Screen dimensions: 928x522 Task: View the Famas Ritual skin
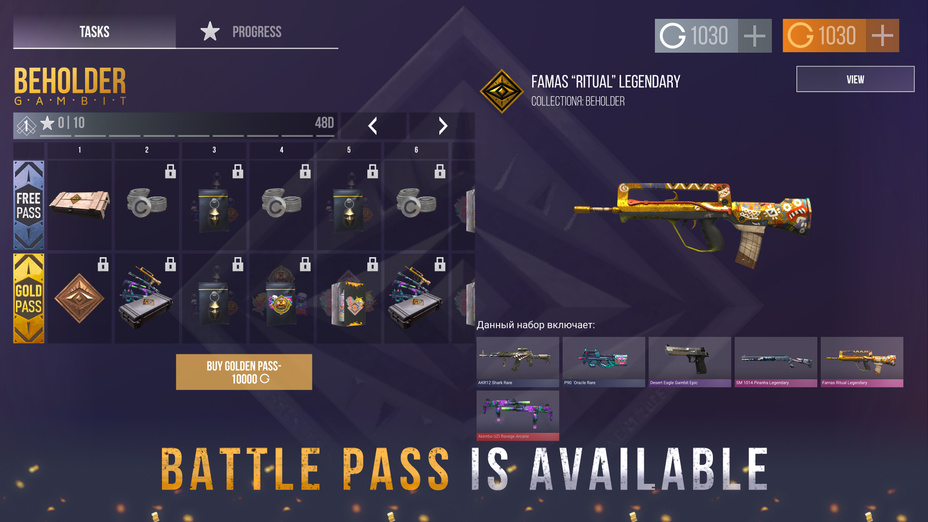click(855, 79)
